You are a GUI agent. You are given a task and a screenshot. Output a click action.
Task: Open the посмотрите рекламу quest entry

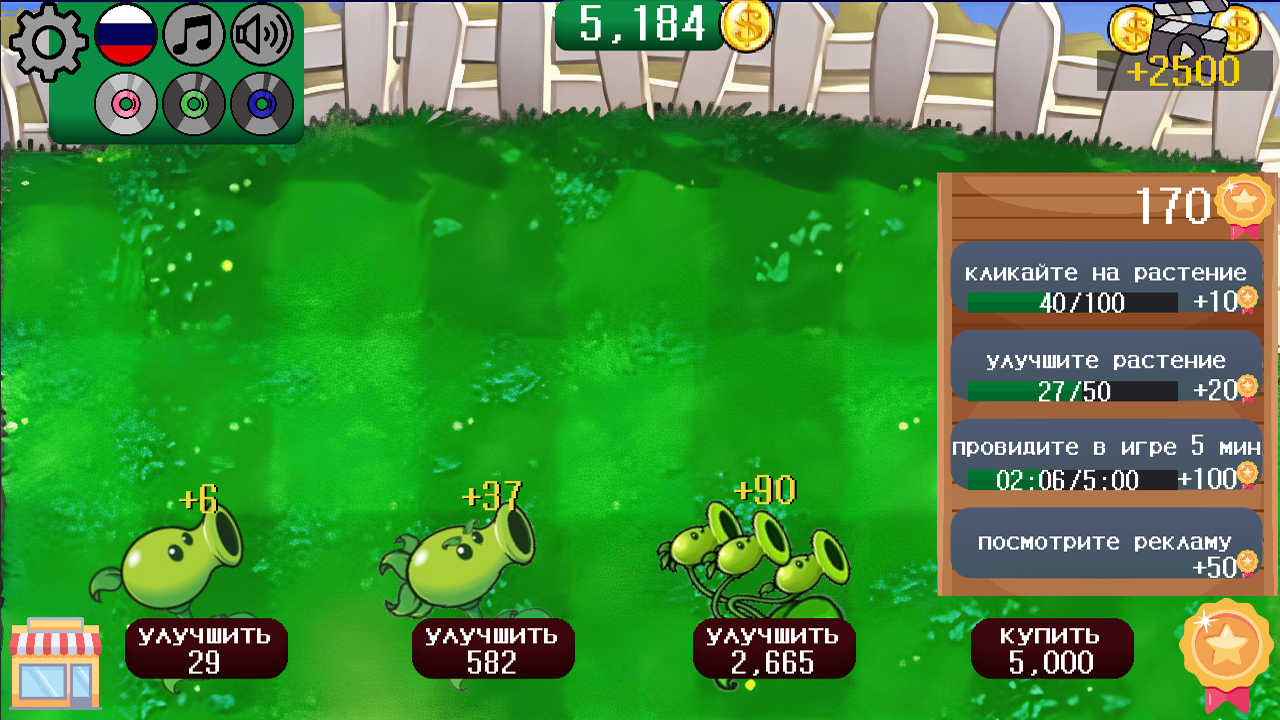(x=1107, y=542)
